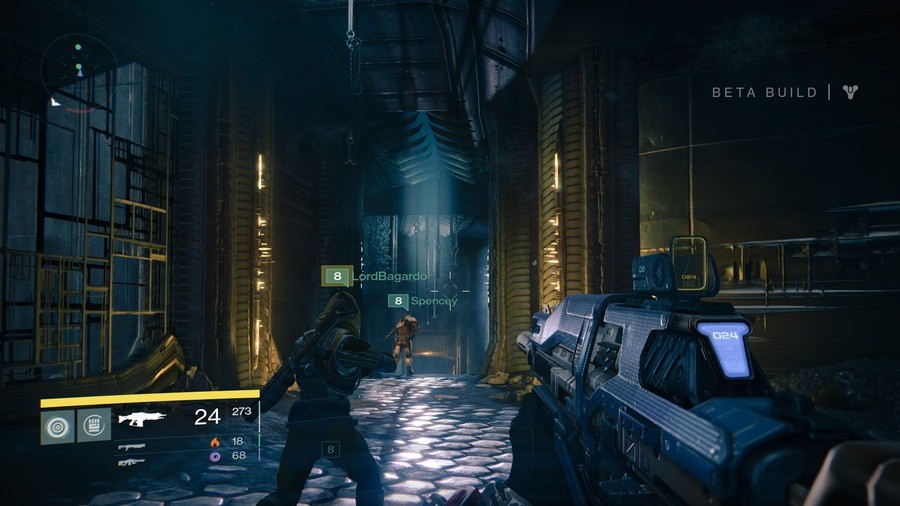Screen dimensions: 900x506
Task: Select the LordBagardo player nameplate
Action: (x=376, y=276)
